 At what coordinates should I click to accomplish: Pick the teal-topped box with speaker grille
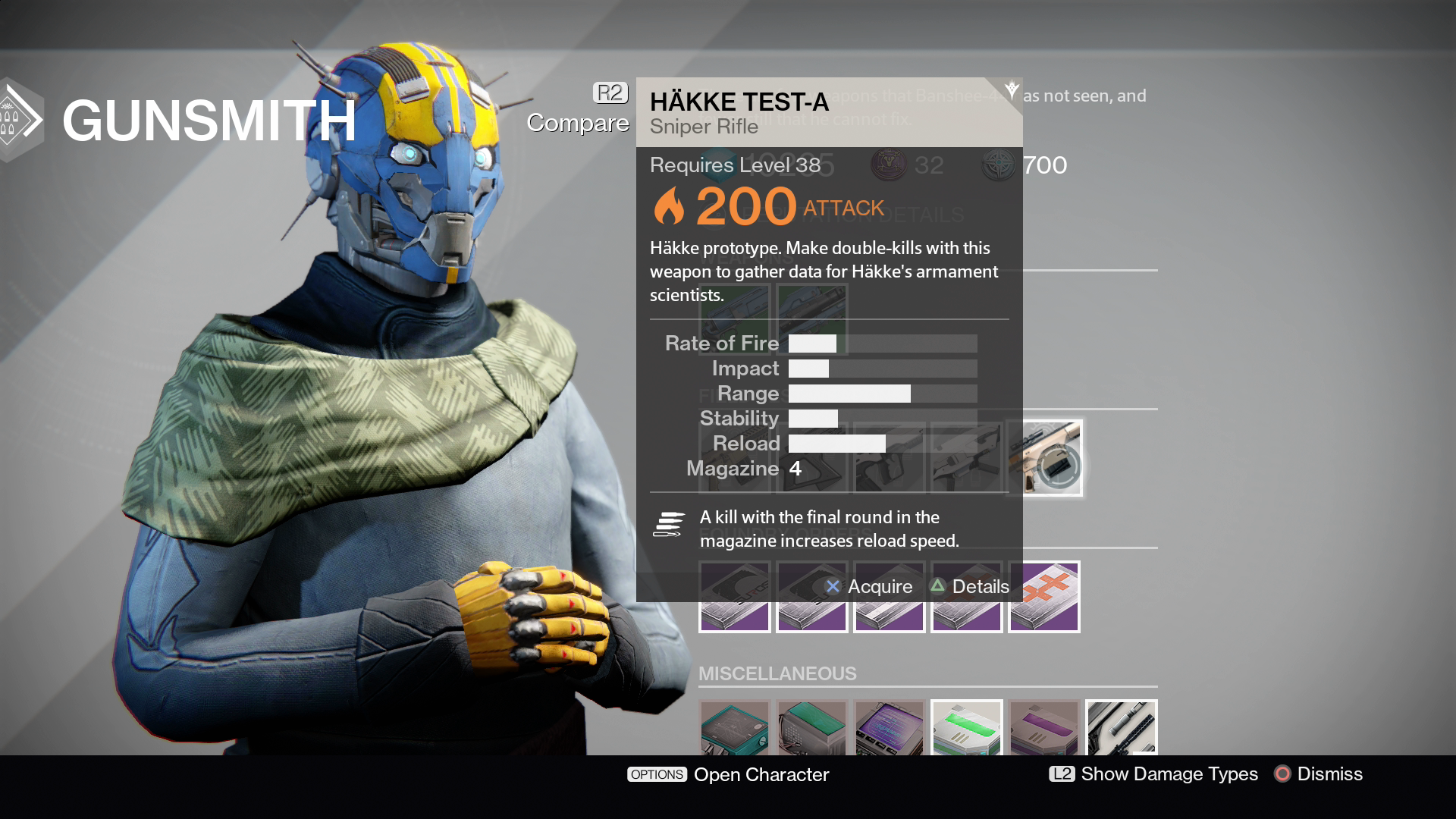pyautogui.click(x=812, y=728)
